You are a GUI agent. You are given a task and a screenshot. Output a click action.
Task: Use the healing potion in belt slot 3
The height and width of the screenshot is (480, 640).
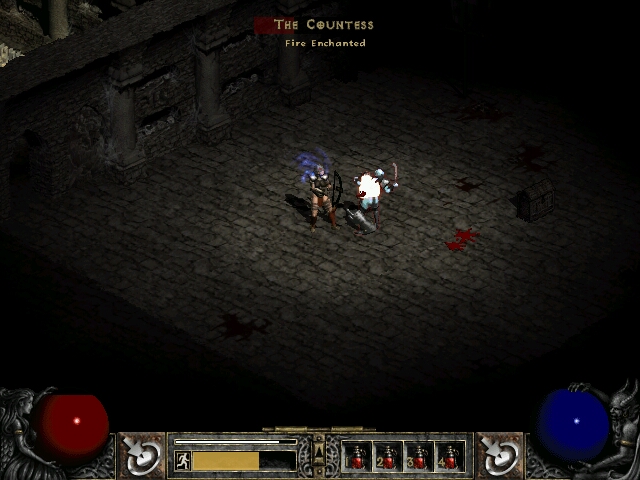[x=419, y=457]
